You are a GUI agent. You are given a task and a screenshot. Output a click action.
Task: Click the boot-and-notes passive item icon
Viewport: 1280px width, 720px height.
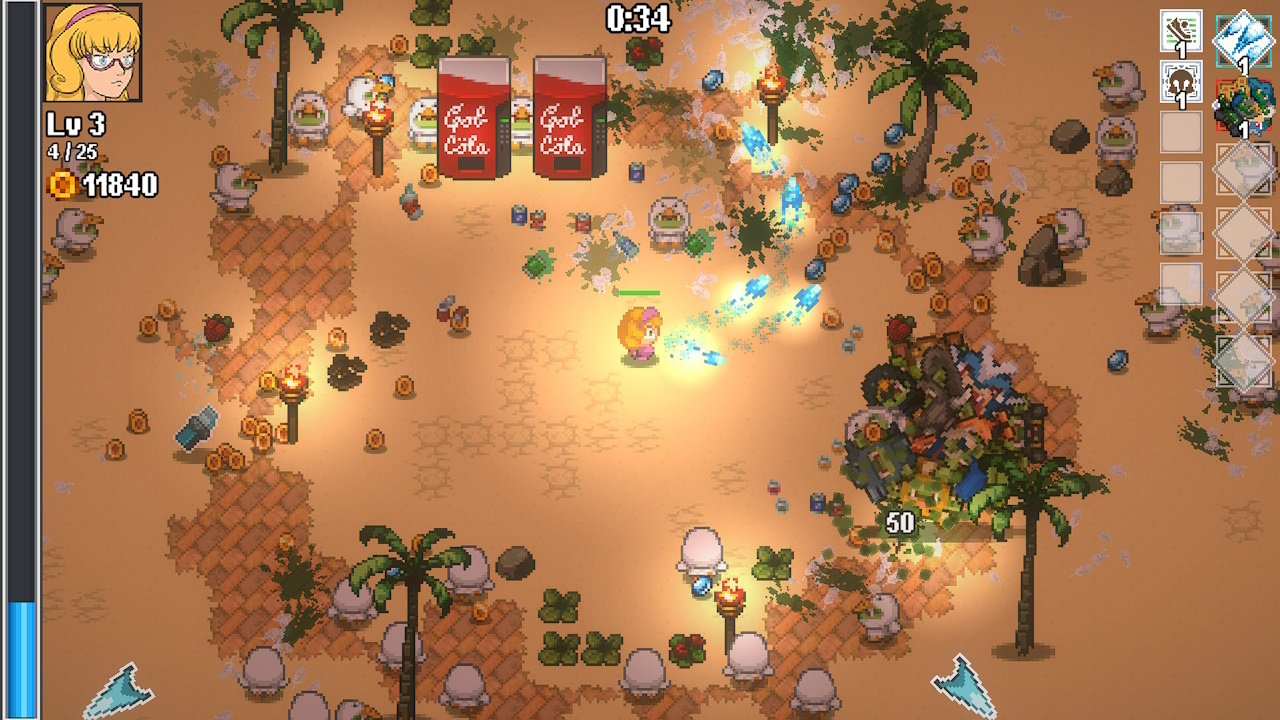click(x=1180, y=31)
